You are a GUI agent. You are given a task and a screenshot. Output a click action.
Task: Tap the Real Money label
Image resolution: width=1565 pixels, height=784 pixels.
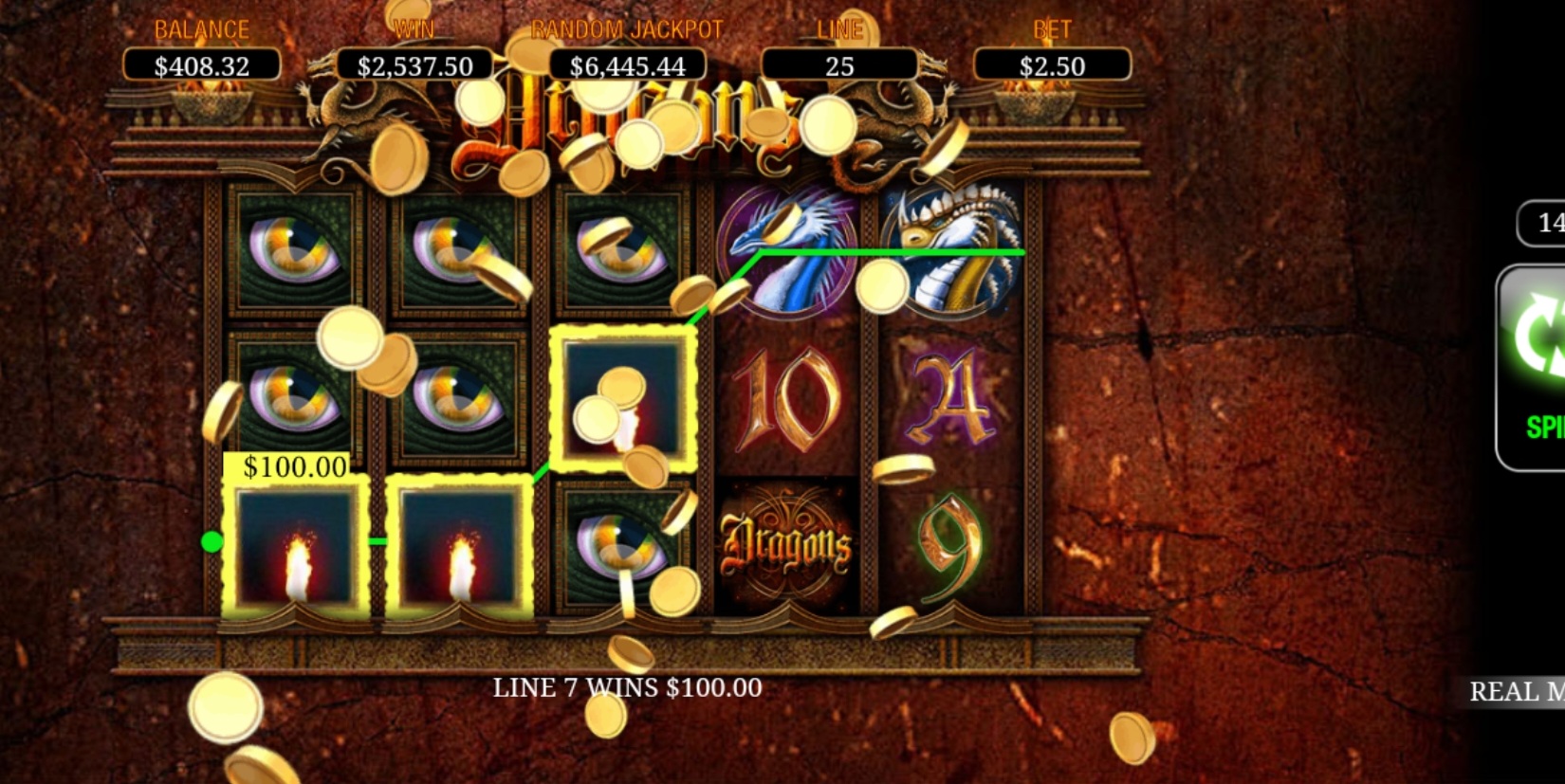1516,691
